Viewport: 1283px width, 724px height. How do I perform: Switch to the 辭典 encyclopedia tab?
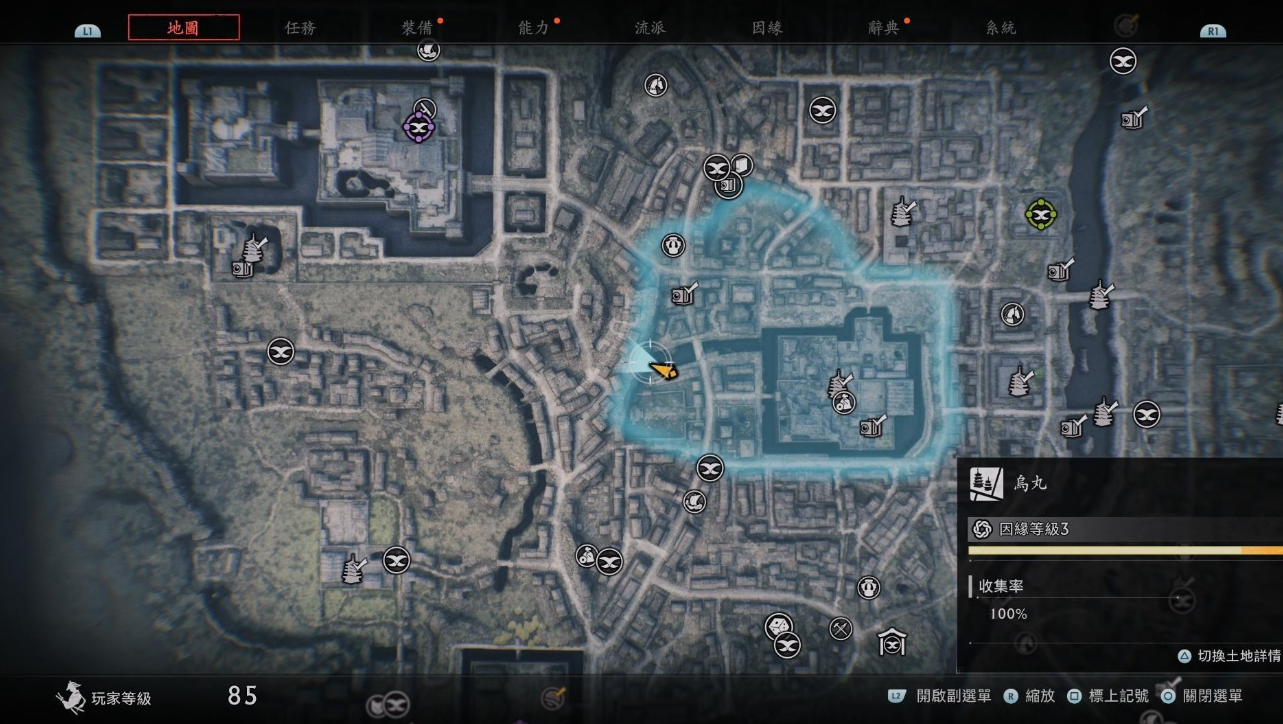[884, 27]
